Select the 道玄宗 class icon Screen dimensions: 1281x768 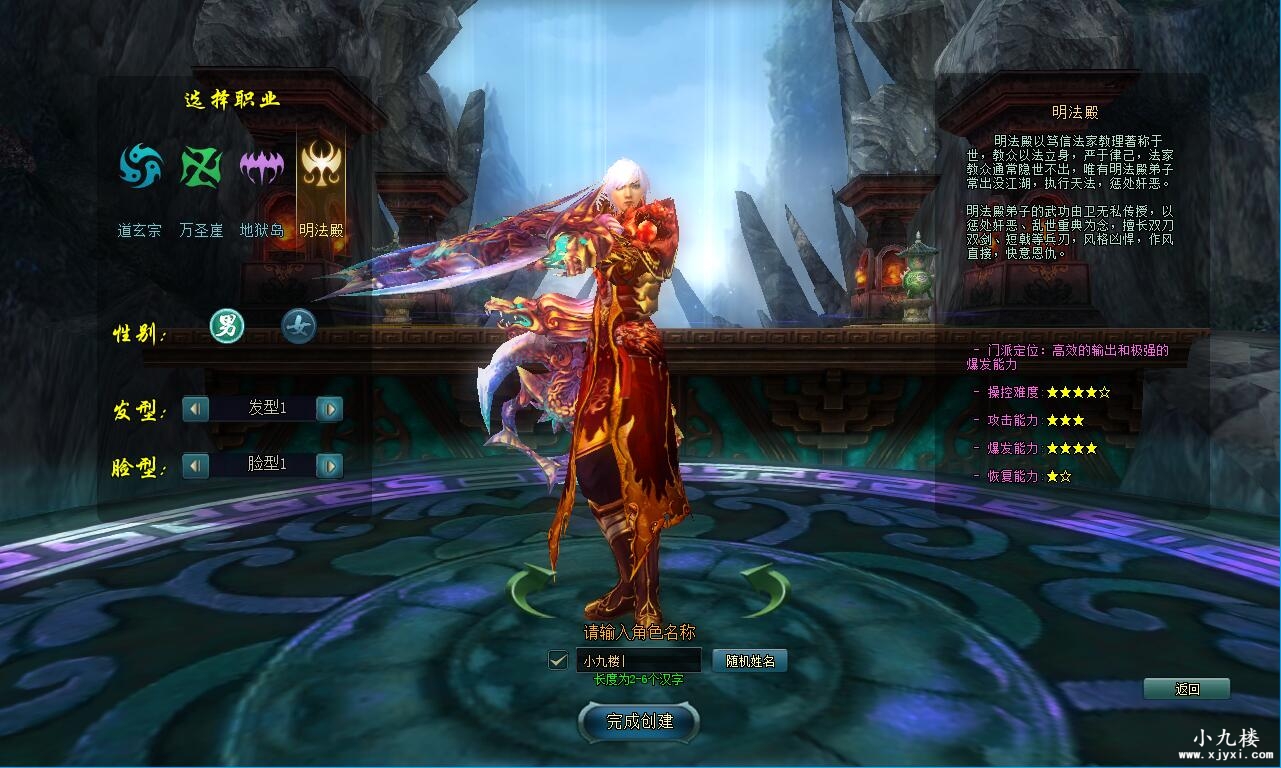[x=141, y=166]
